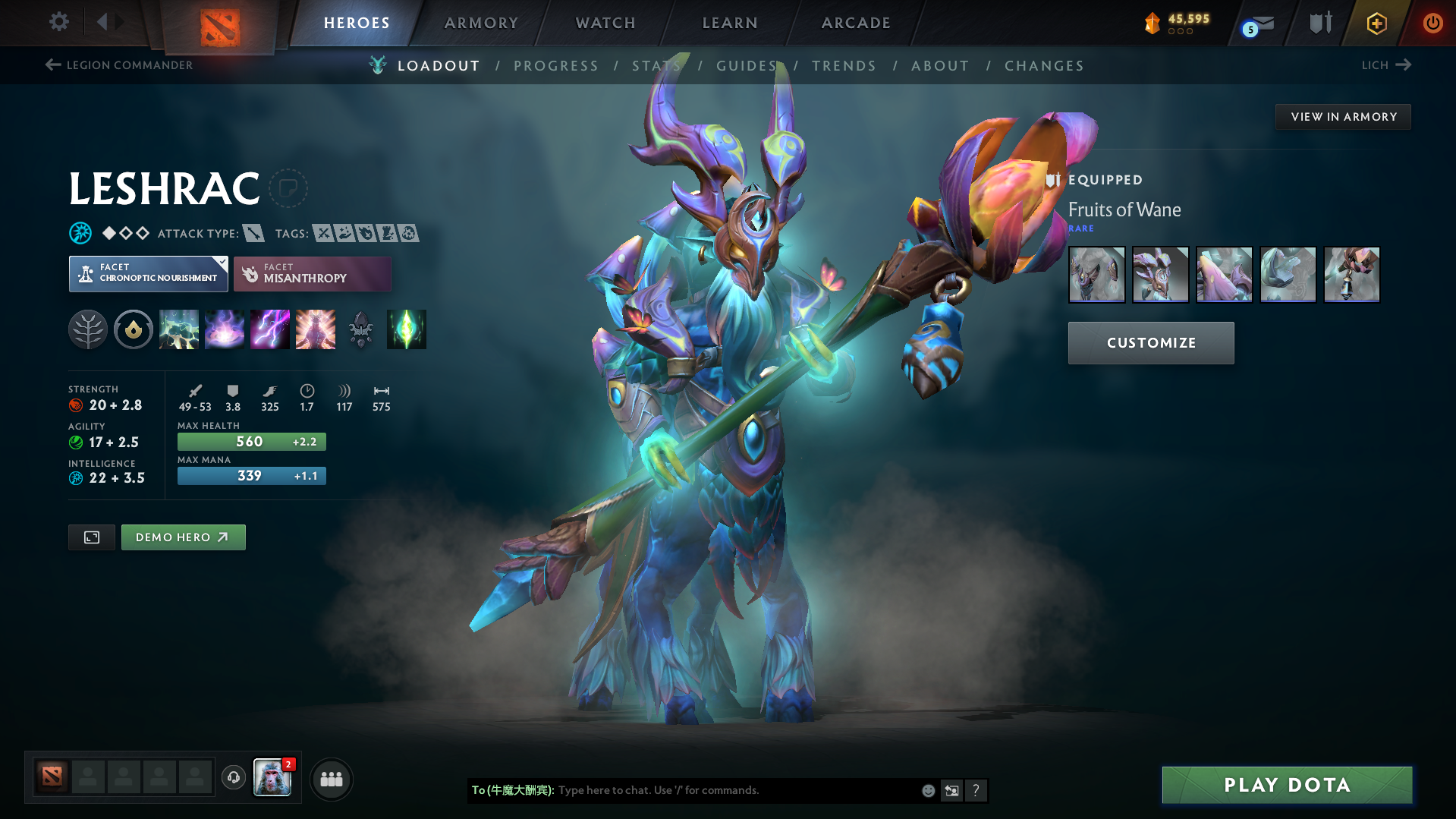Viewport: 1456px width, 819px height.
Task: Switch to the Armory tab
Action: (481, 23)
